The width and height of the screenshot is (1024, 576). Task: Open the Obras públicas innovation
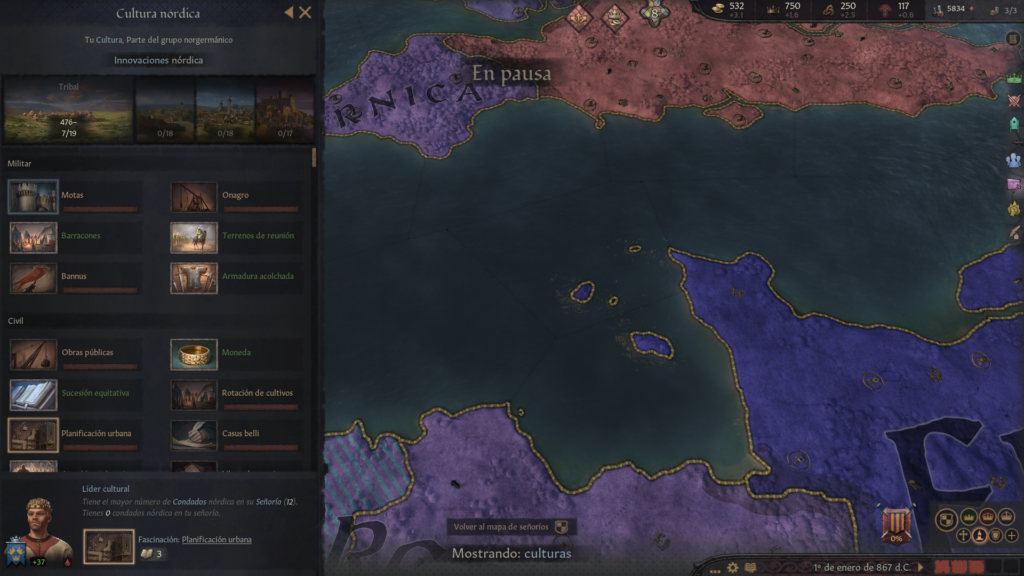[x=34, y=354]
